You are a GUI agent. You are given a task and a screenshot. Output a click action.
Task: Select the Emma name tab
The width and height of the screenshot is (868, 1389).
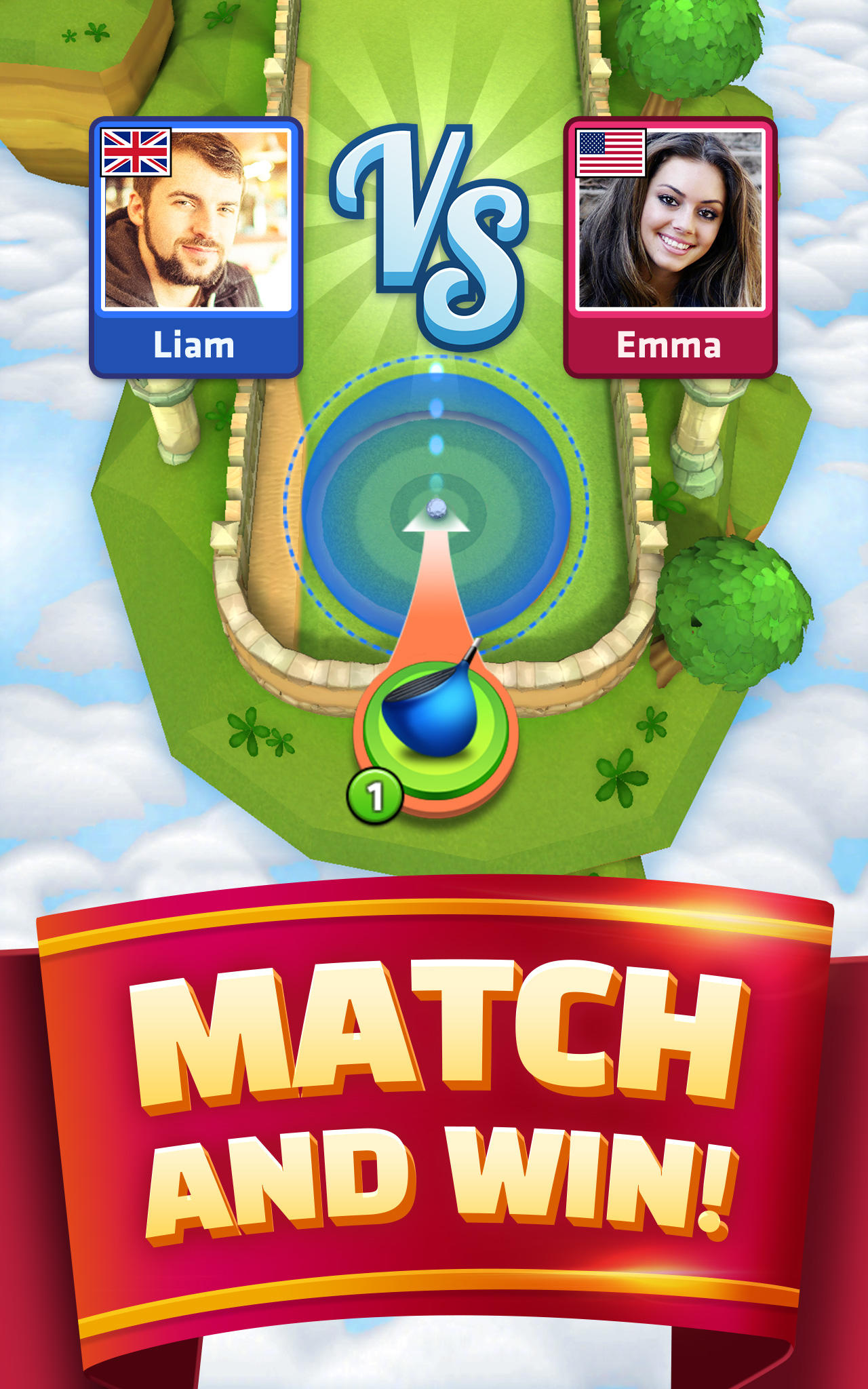(x=668, y=345)
